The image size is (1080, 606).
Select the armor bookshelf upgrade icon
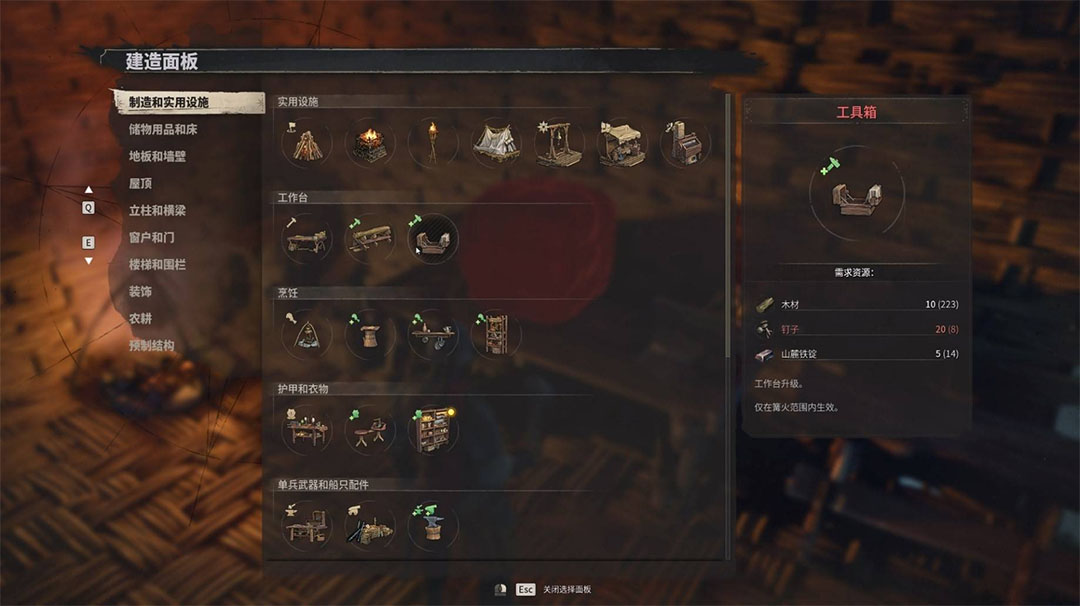click(x=433, y=429)
